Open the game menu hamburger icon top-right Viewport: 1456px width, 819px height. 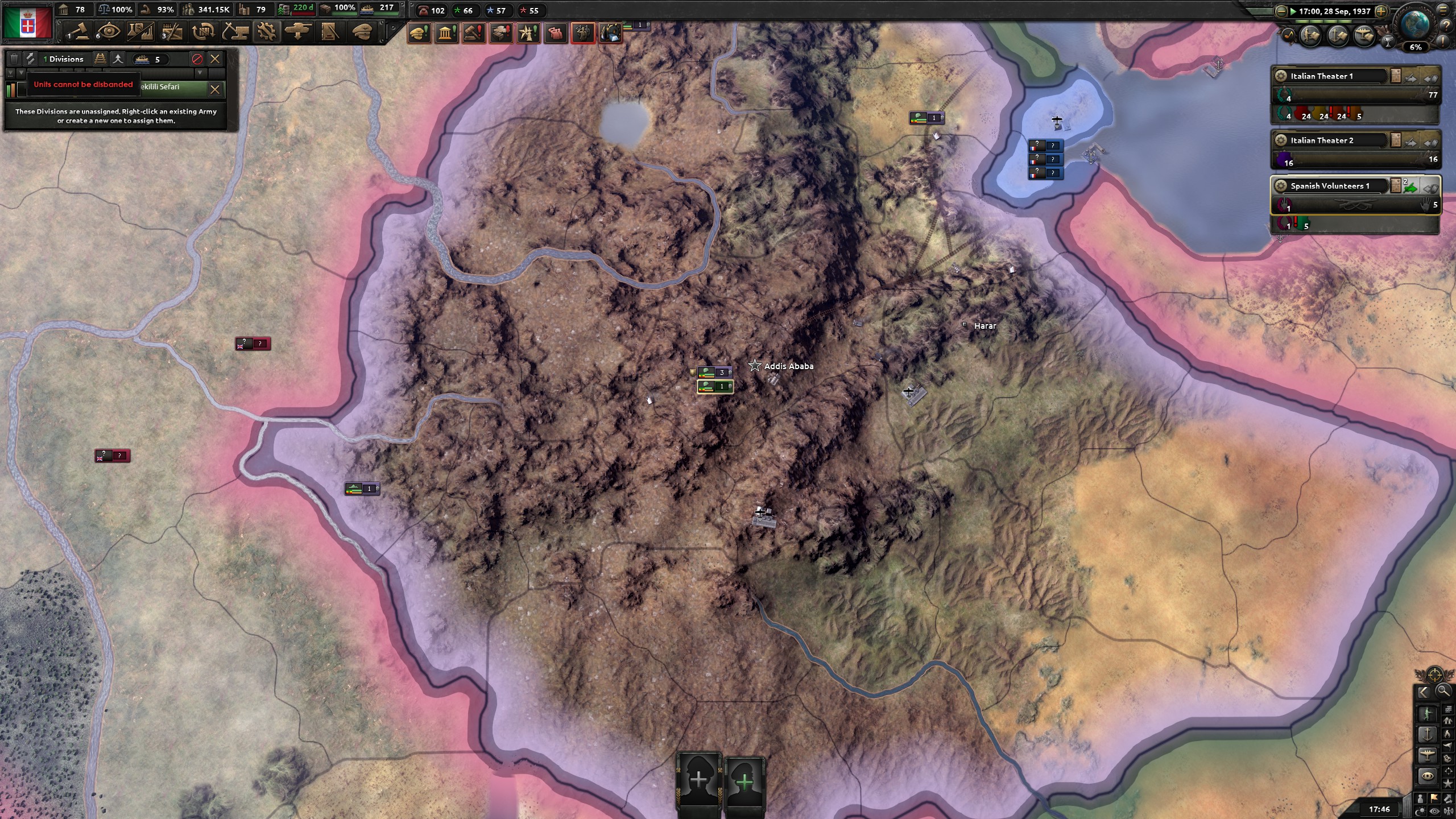[x=1443, y=10]
